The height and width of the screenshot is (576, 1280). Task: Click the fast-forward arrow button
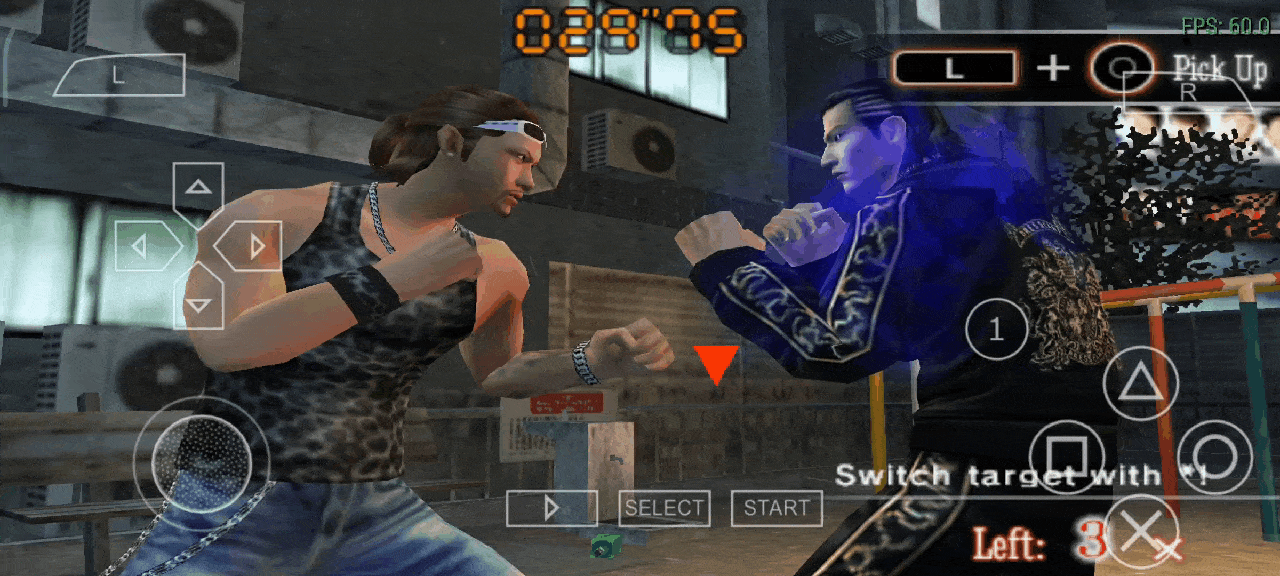pos(551,508)
